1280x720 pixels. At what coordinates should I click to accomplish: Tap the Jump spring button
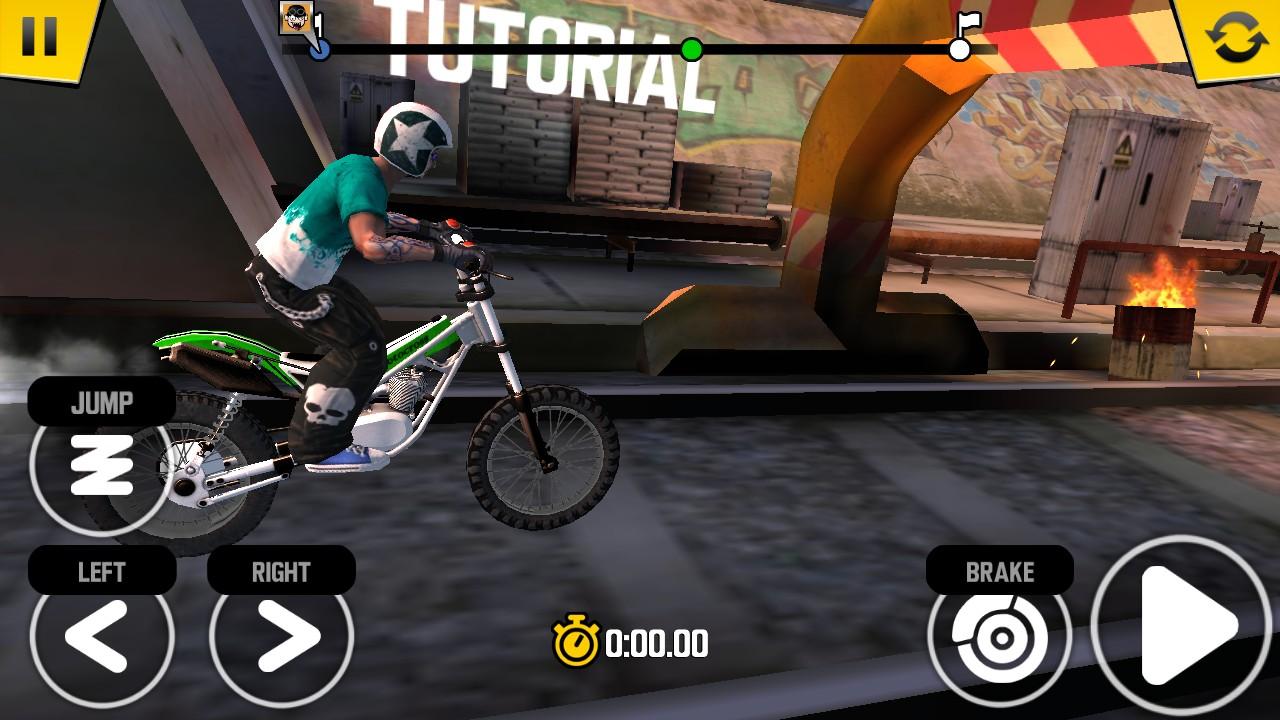tap(101, 465)
